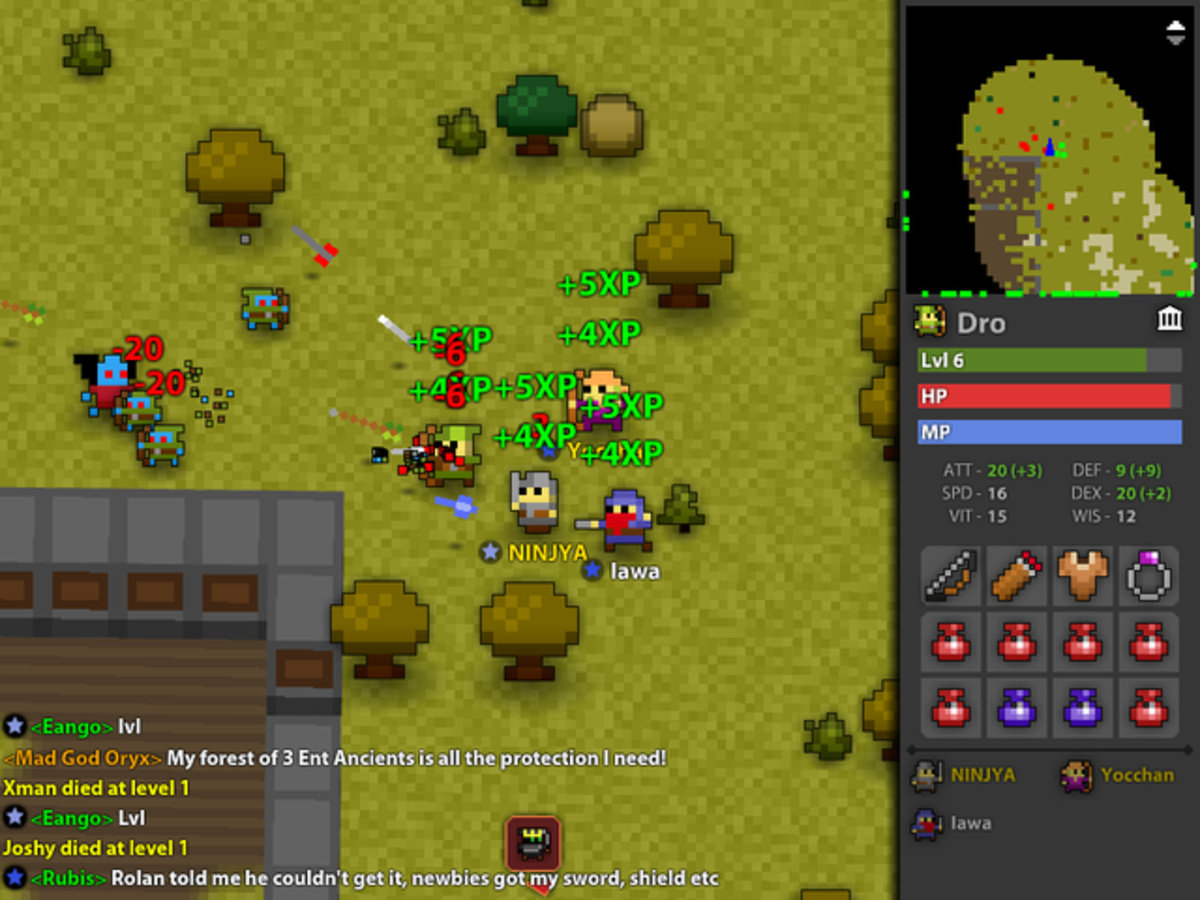Viewport: 1200px width, 900px height.
Task: Select the equipped bow slot
Action: [951, 575]
